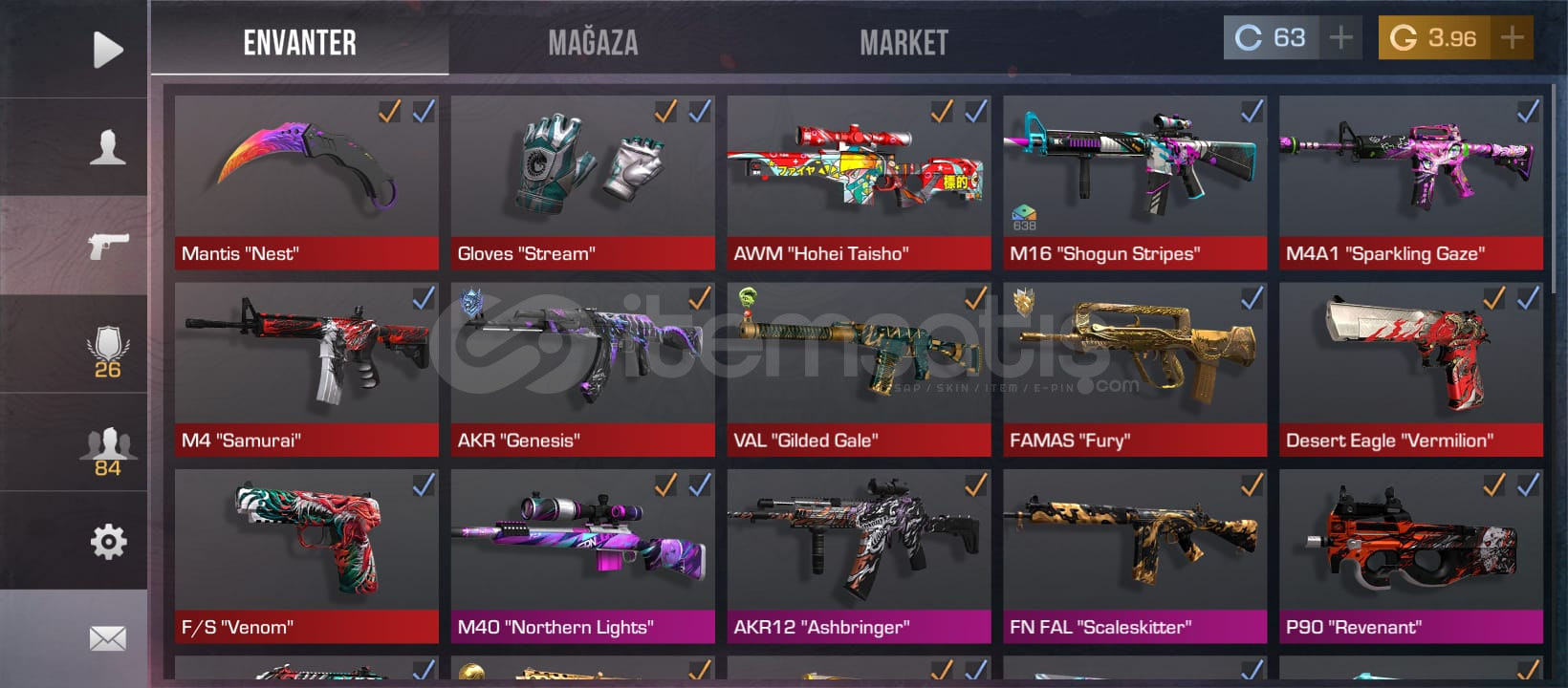Image resolution: width=1568 pixels, height=688 pixels.
Task: Open the friends list showing 84
Action: [108, 444]
